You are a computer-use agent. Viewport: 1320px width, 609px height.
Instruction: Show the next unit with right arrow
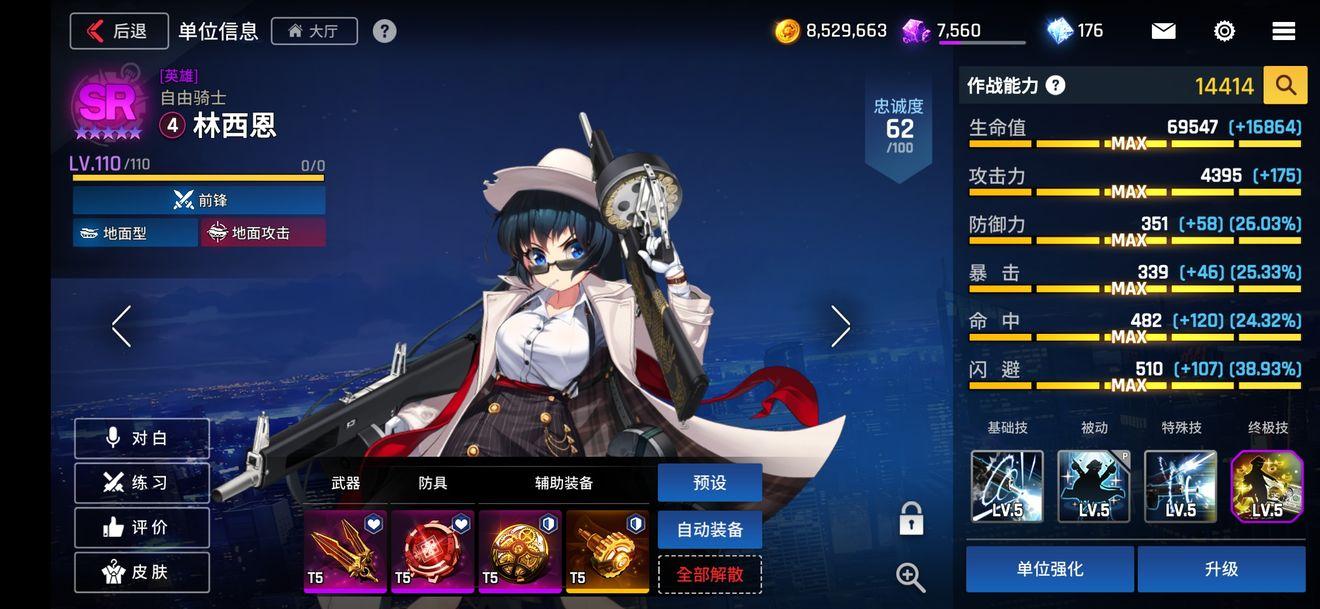[x=840, y=326]
